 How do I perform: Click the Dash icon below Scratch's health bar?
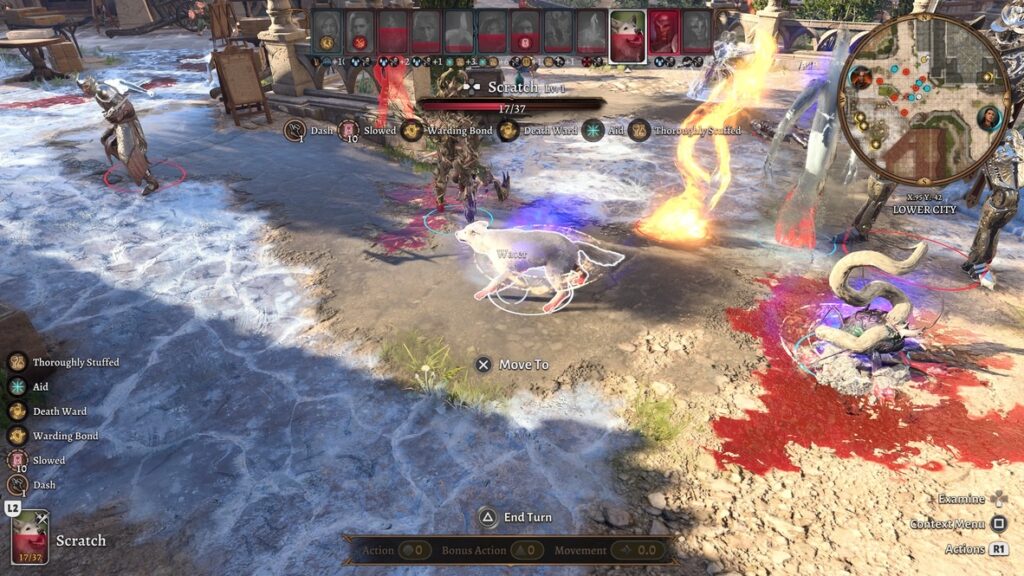[294, 130]
